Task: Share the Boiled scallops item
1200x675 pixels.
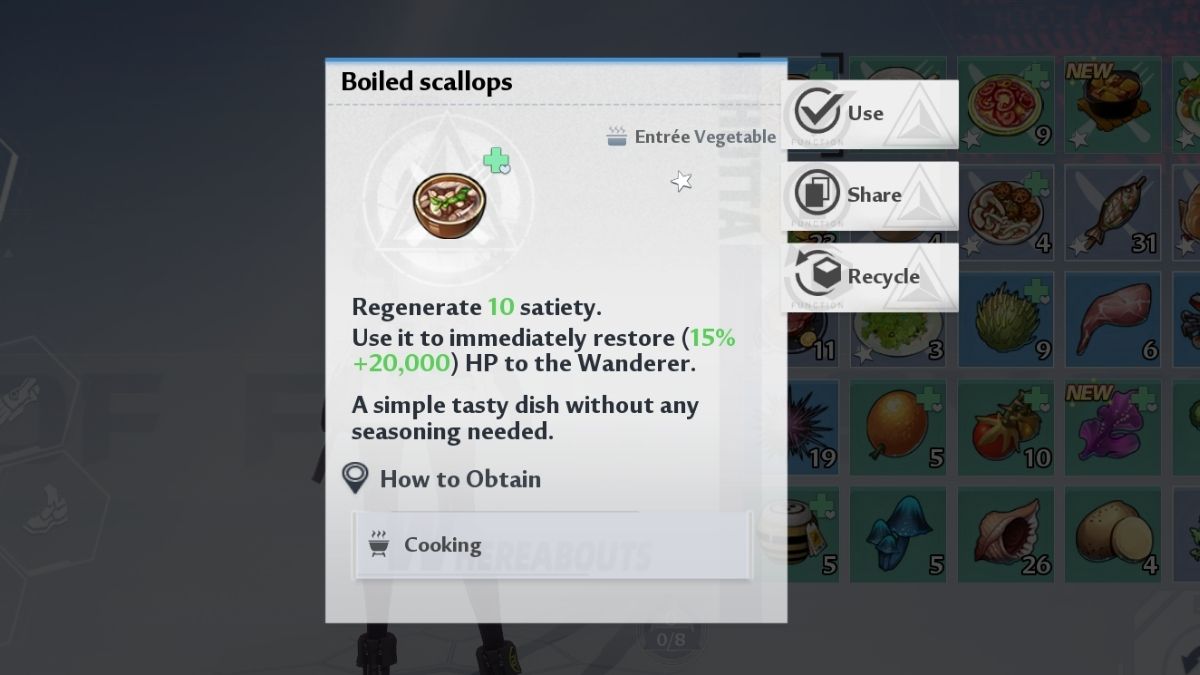Action: pos(869,195)
